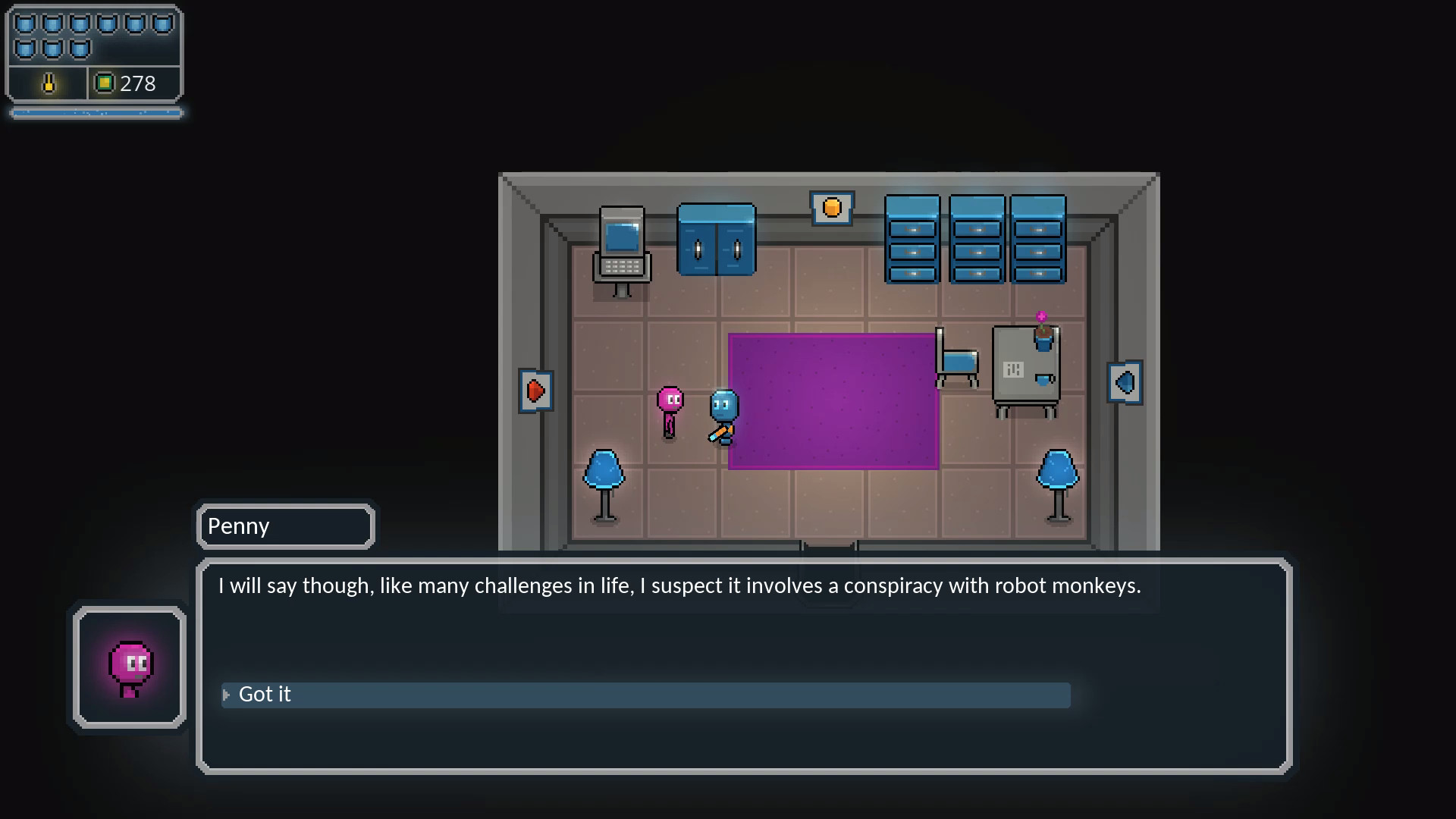Click the energy chip icon beside 278
1456x819 pixels.
105,83
